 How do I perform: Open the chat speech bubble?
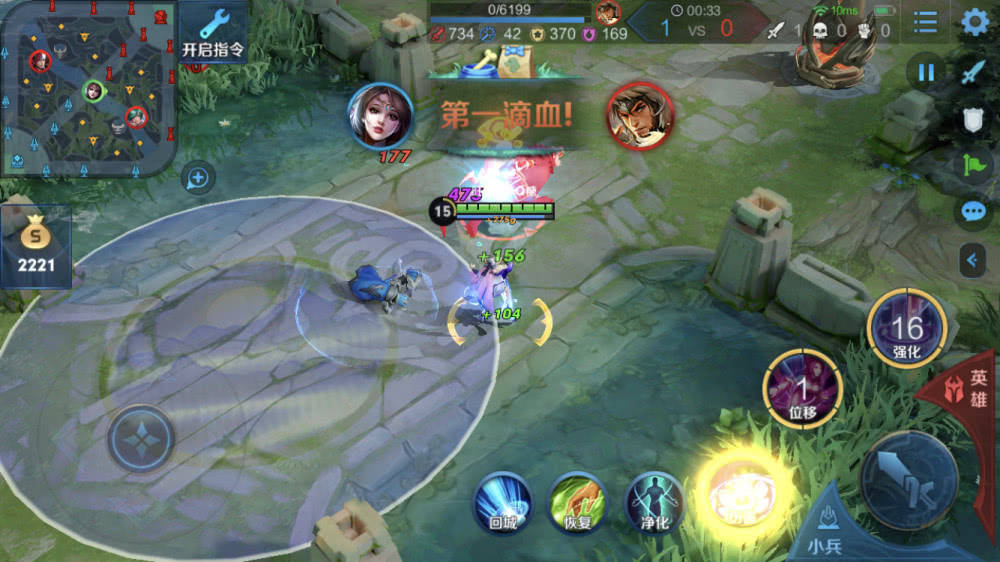[974, 211]
